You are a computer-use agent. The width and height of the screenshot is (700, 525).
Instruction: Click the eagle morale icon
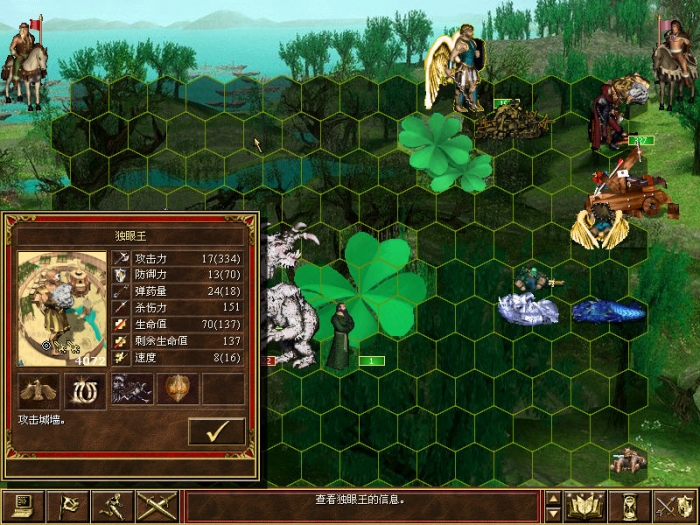tap(38, 390)
